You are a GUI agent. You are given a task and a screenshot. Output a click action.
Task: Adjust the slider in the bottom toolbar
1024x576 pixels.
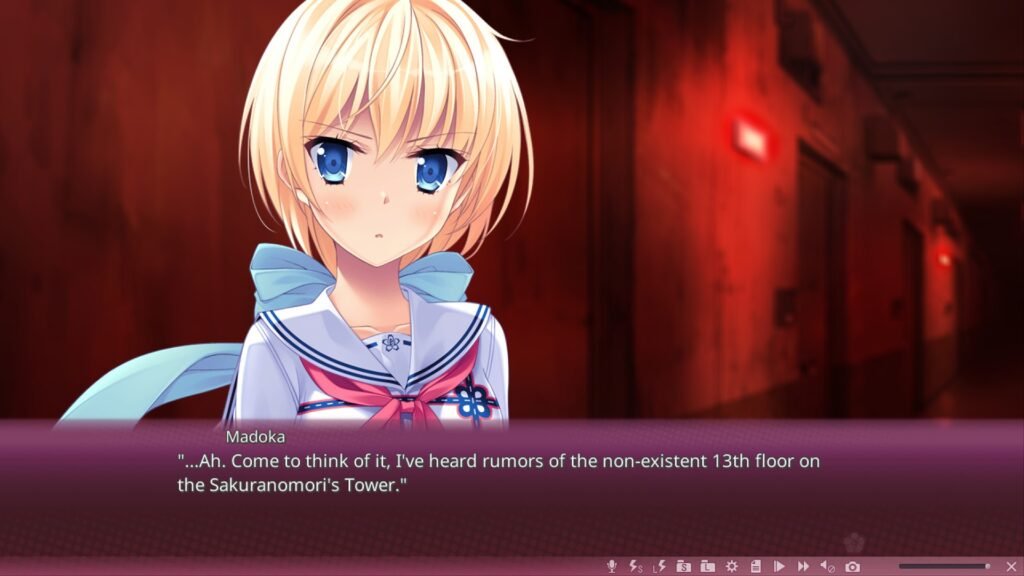click(942, 566)
